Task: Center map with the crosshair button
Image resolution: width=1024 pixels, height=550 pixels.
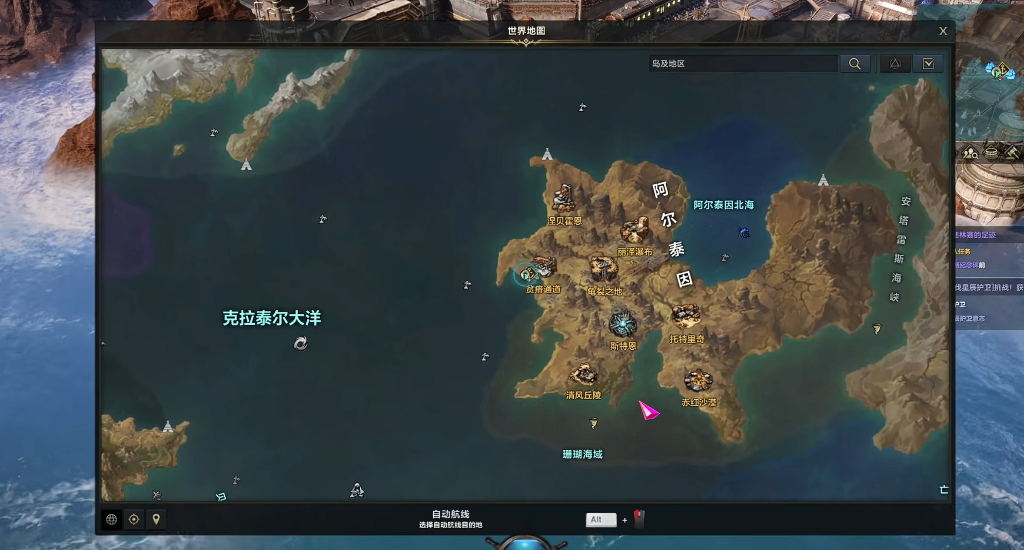Action: coord(134,519)
